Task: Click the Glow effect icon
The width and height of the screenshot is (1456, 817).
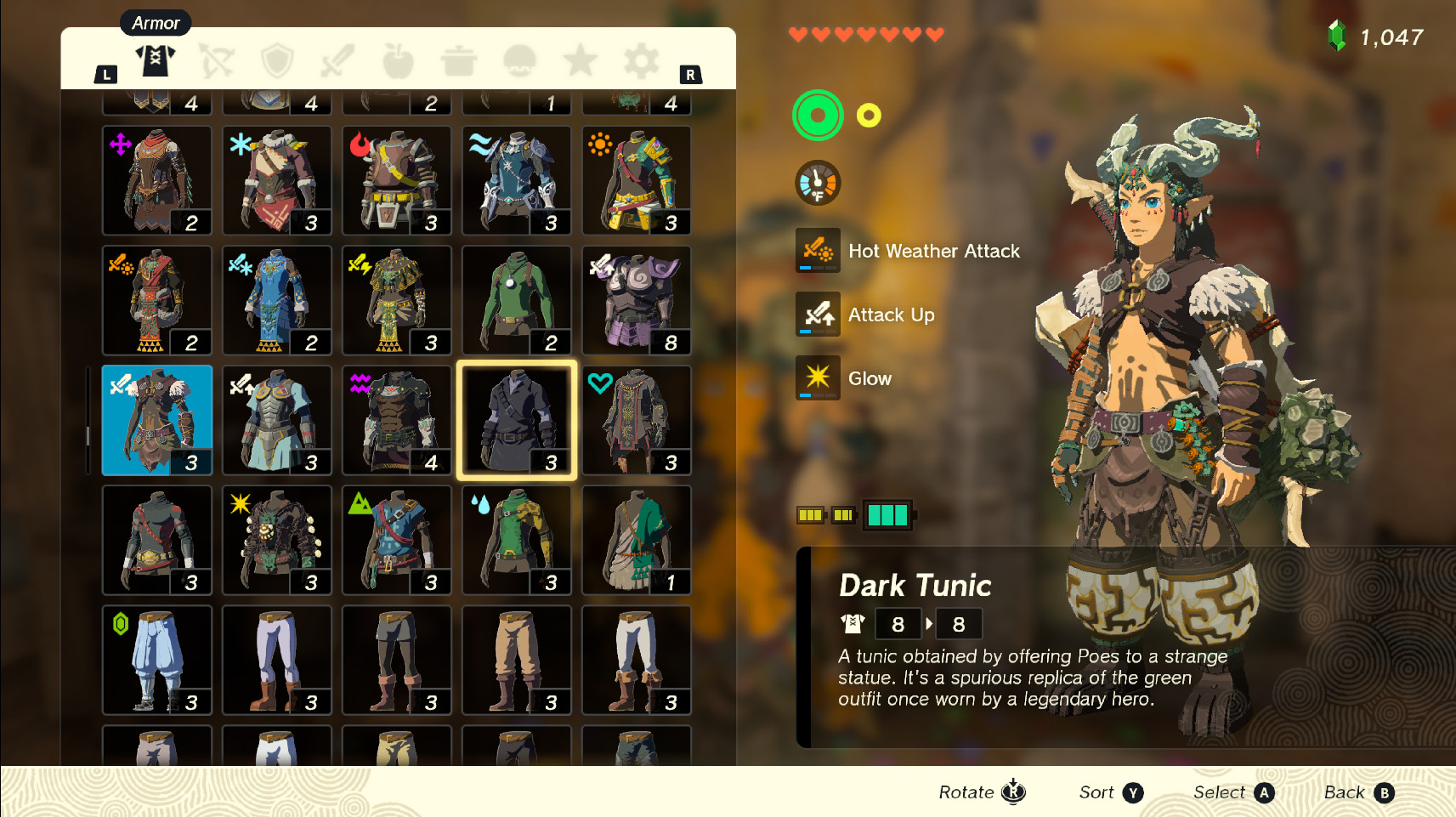Action: [817, 378]
